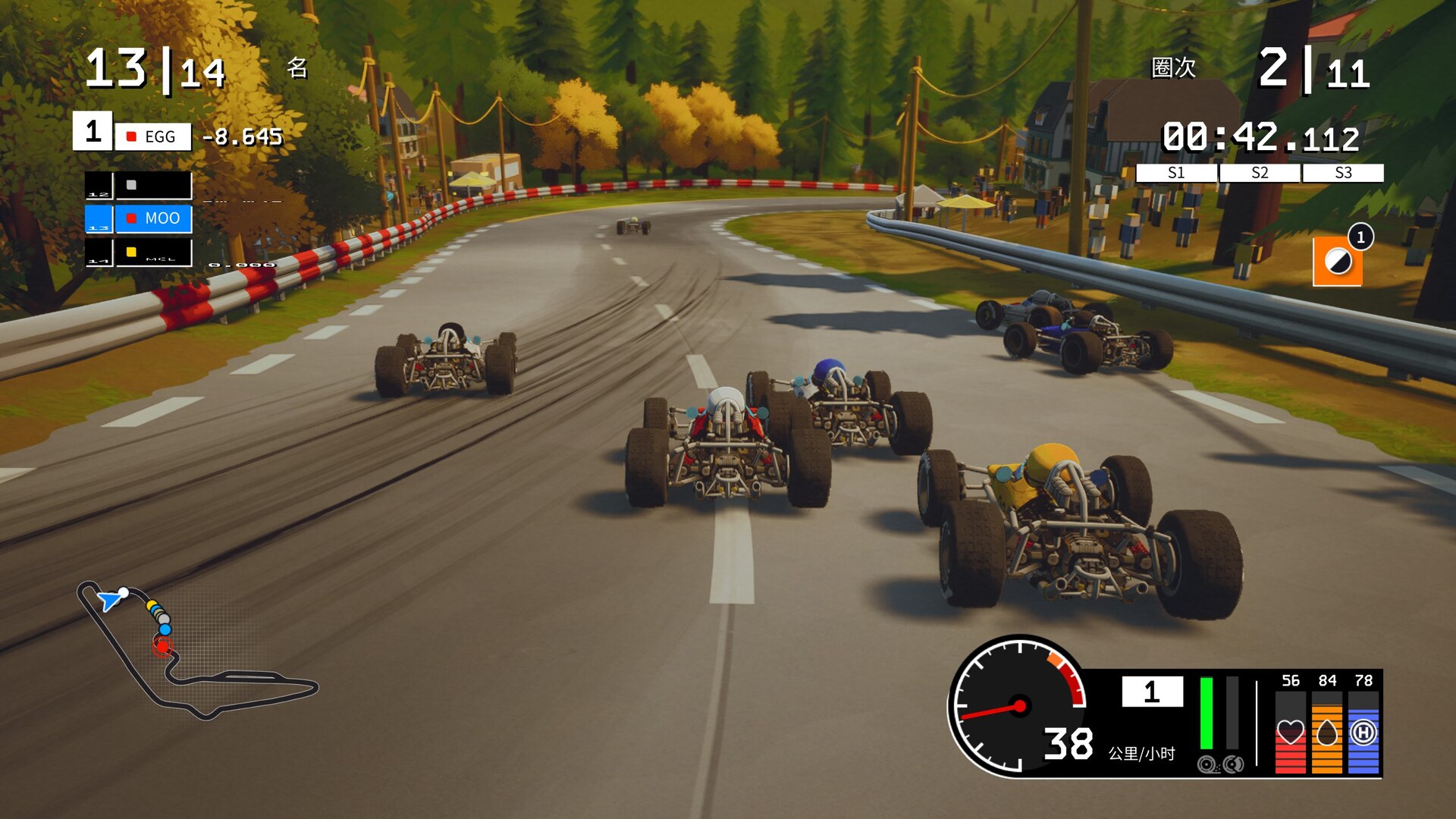Open the track minimap
The width and height of the screenshot is (1456, 819).
pos(196,652)
